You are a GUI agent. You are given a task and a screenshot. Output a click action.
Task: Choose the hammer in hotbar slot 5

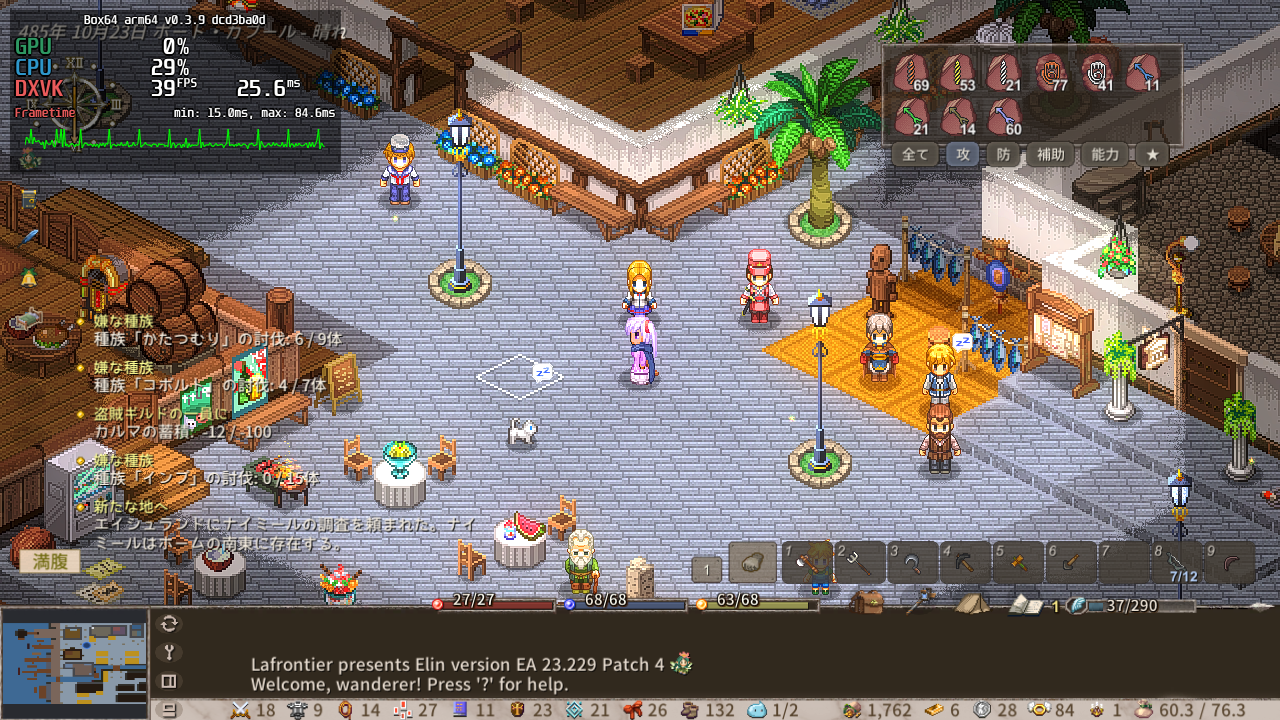click(1017, 564)
